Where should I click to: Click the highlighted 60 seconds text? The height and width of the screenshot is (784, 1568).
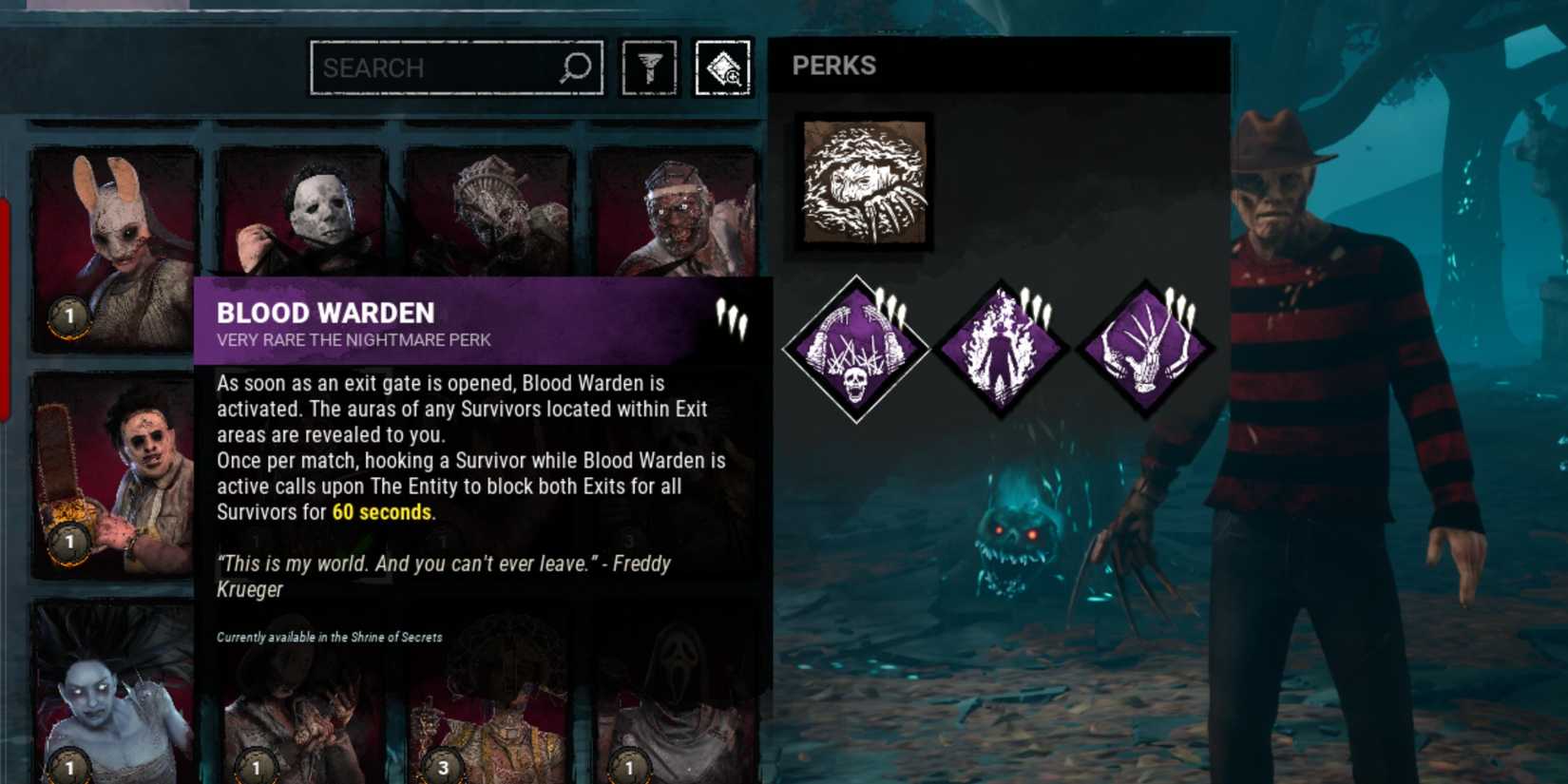379,512
